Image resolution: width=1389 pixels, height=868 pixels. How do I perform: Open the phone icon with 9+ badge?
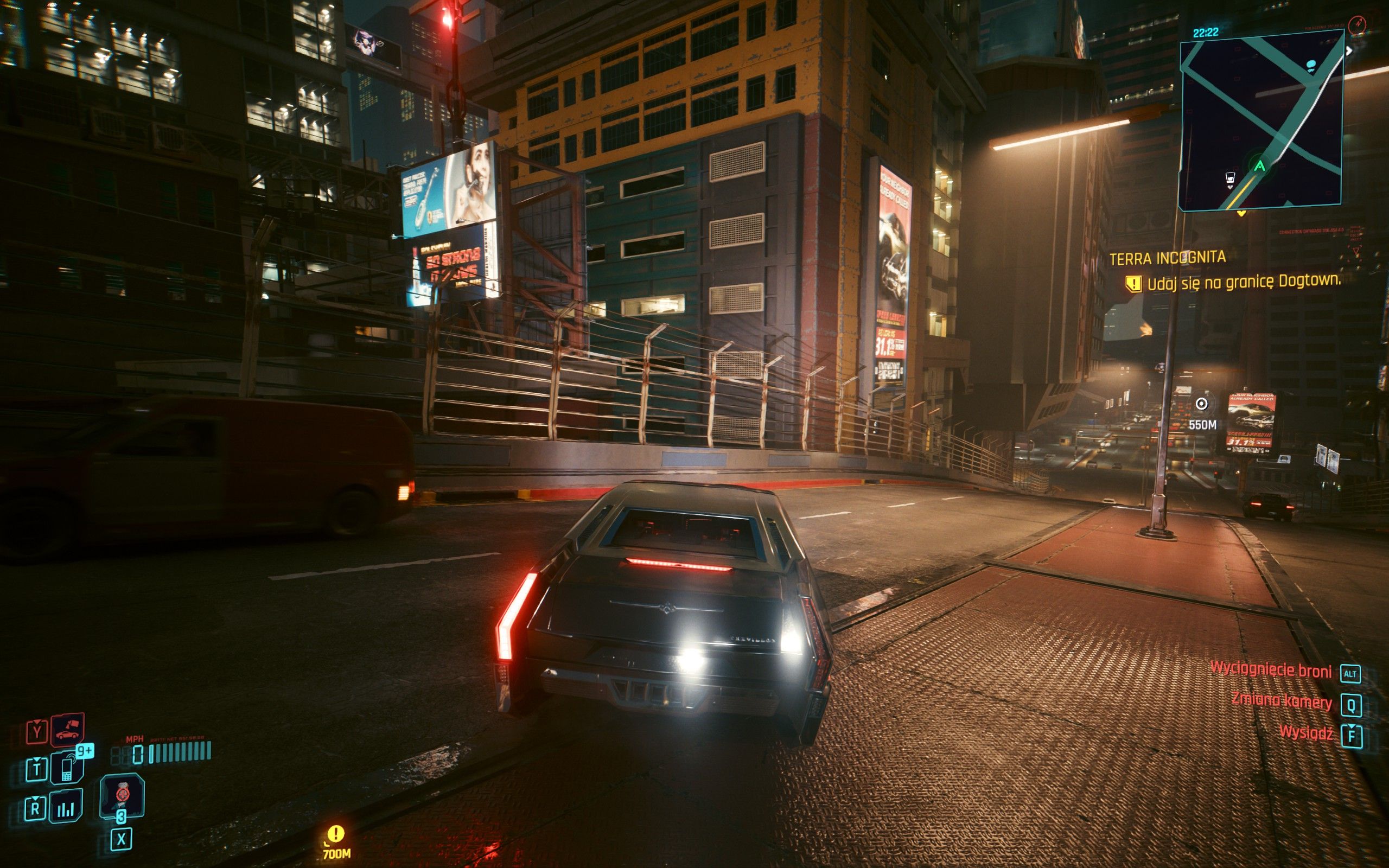coord(68,768)
